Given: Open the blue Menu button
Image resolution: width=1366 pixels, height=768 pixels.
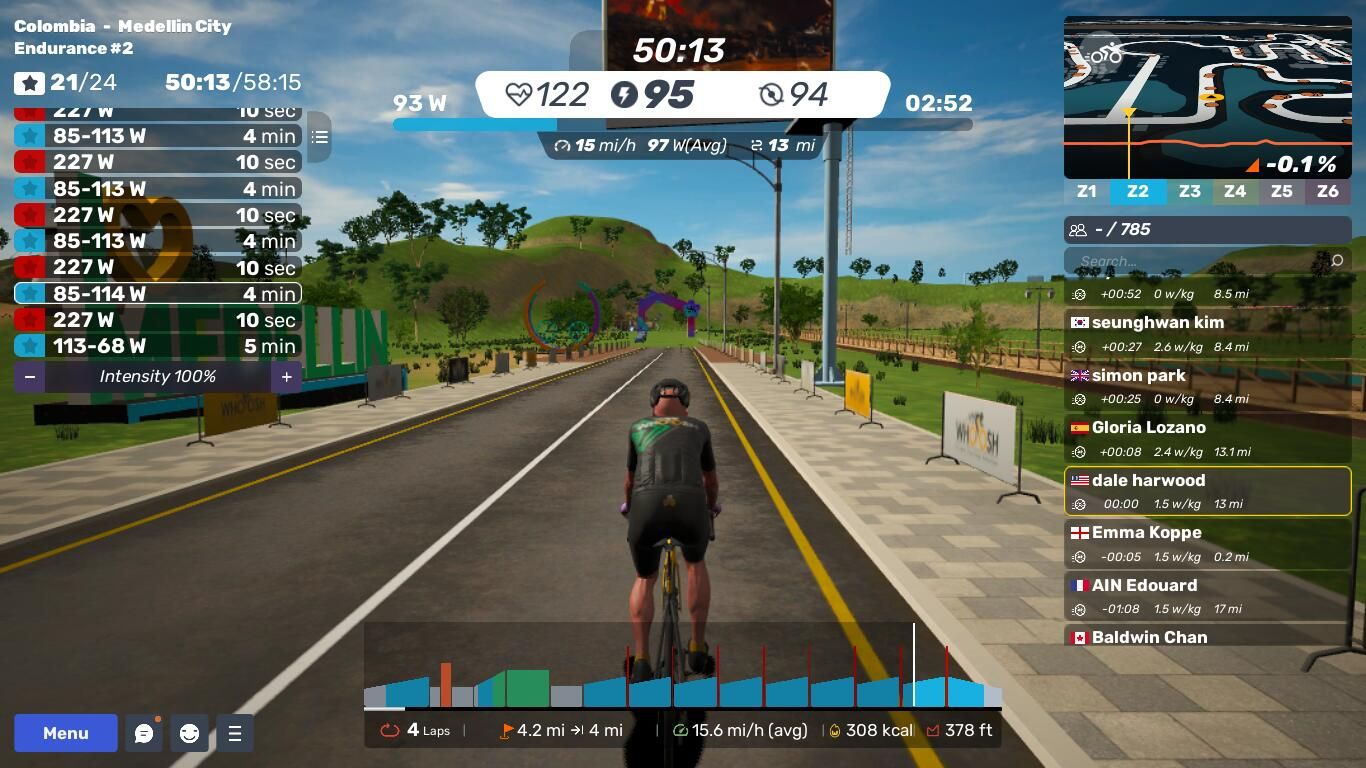Looking at the screenshot, I should [x=66, y=733].
